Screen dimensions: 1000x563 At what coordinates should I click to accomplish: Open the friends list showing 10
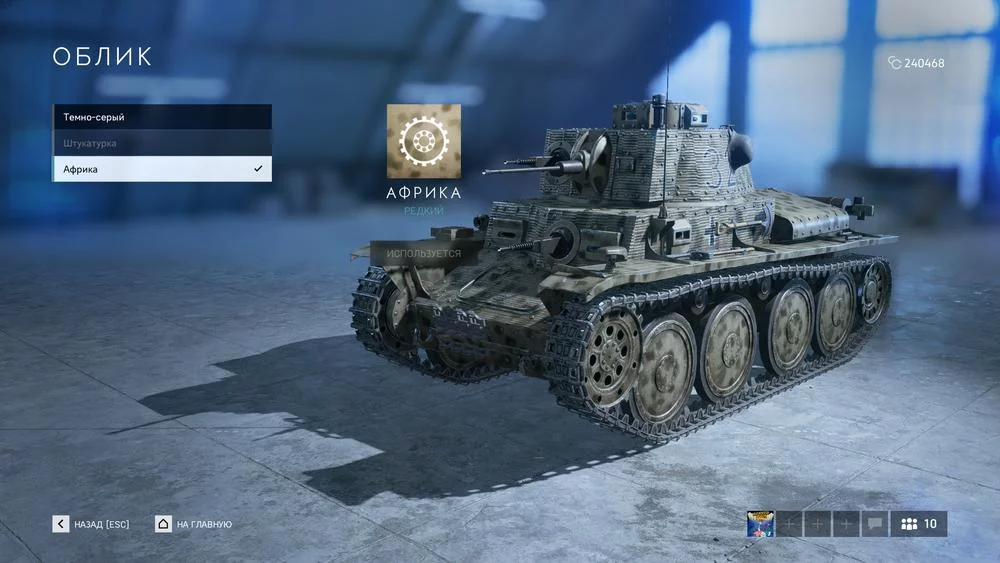[x=919, y=524]
